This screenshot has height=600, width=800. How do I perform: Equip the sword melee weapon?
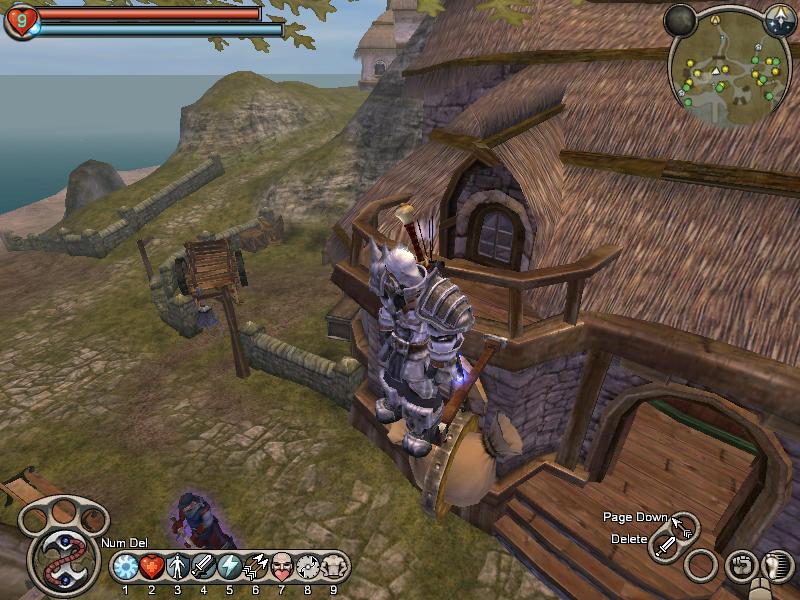coord(666,546)
